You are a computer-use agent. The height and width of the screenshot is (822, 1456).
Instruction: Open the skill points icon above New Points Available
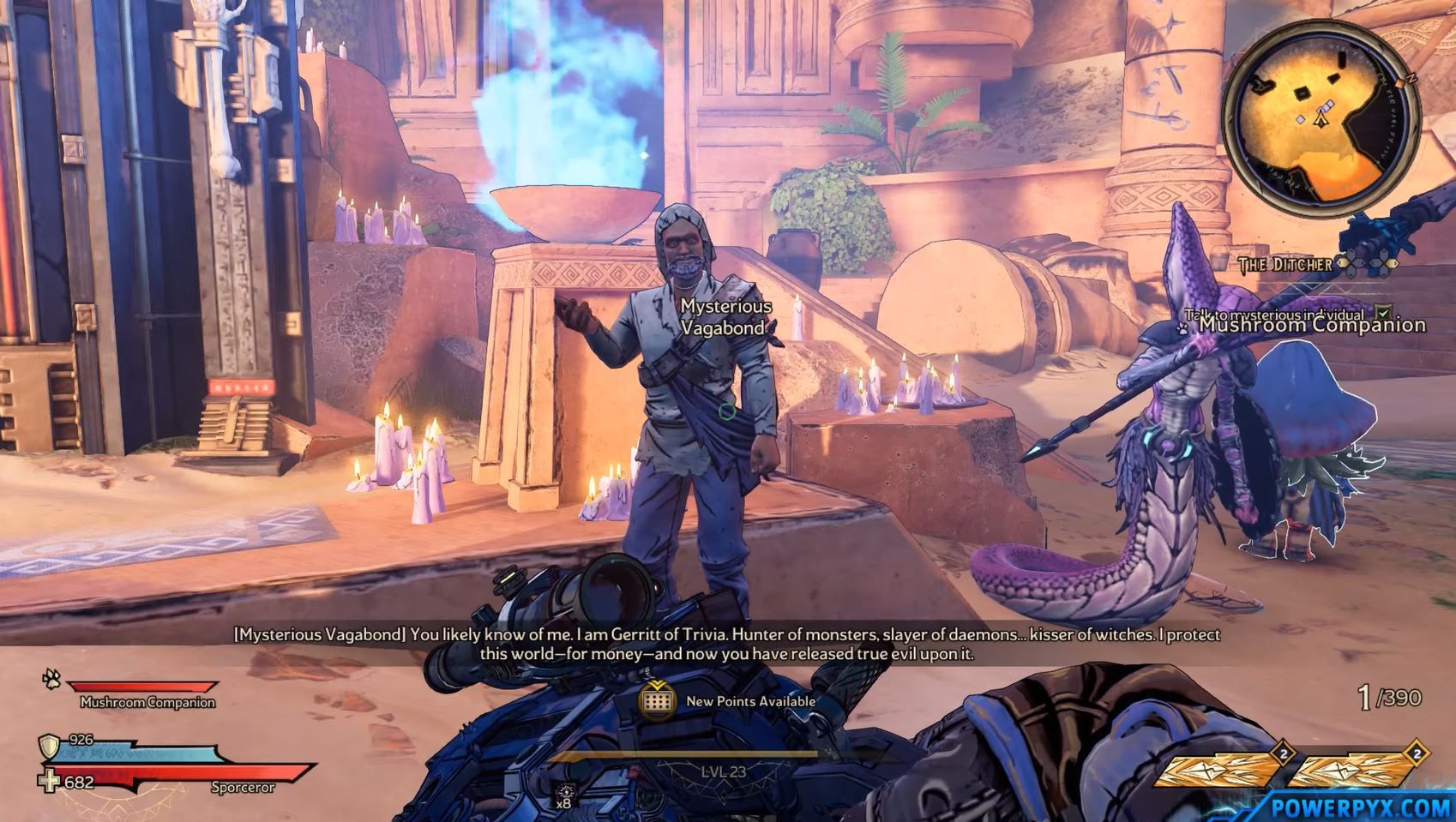657,701
